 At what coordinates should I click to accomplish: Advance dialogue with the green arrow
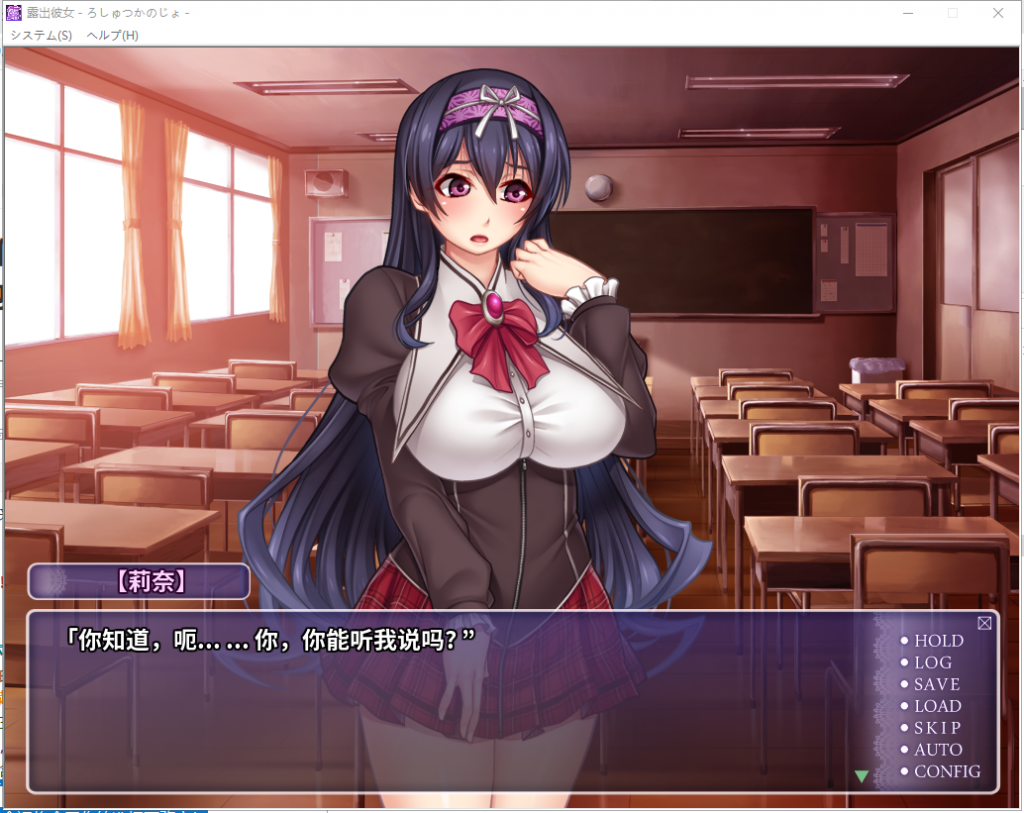tap(861, 775)
